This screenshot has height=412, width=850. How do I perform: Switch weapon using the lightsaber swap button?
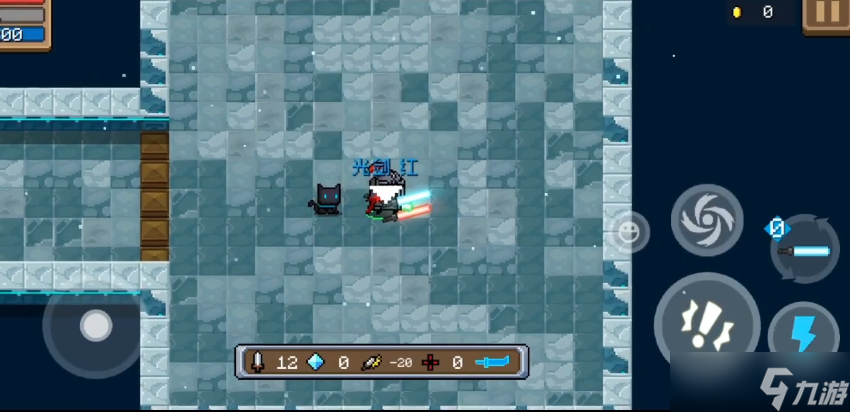coord(805,249)
